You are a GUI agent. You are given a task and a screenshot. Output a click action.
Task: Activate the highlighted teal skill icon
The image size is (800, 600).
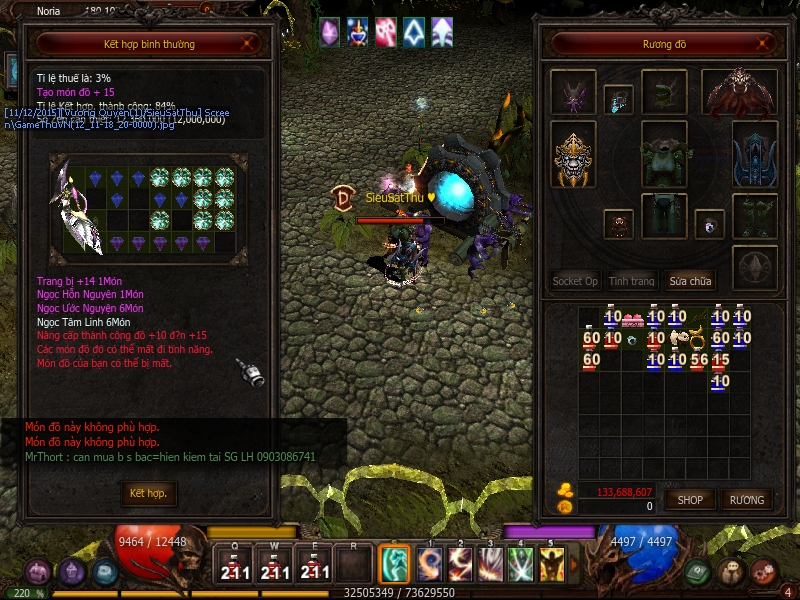click(395, 563)
